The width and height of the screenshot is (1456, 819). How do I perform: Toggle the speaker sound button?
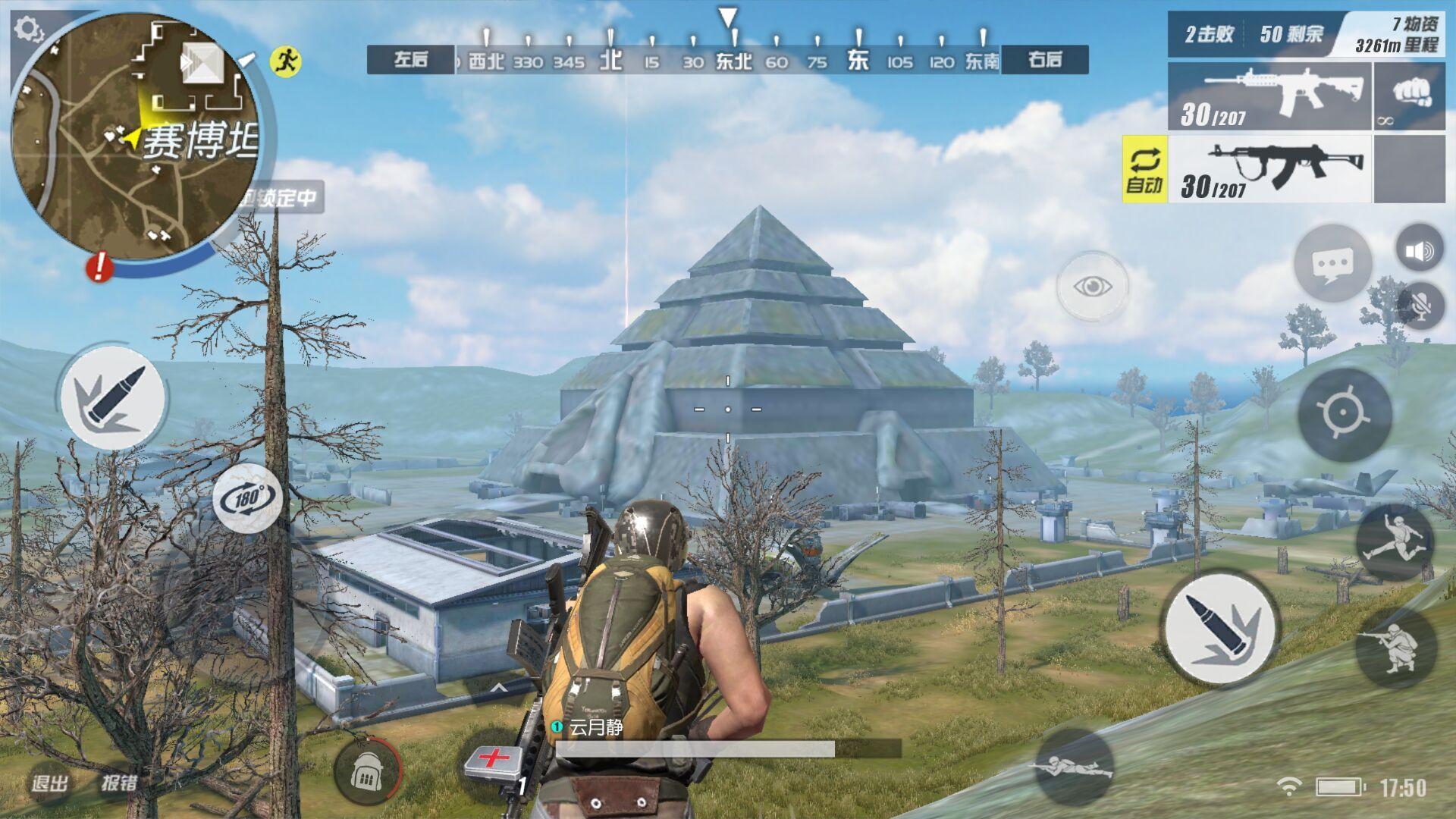tap(1419, 250)
